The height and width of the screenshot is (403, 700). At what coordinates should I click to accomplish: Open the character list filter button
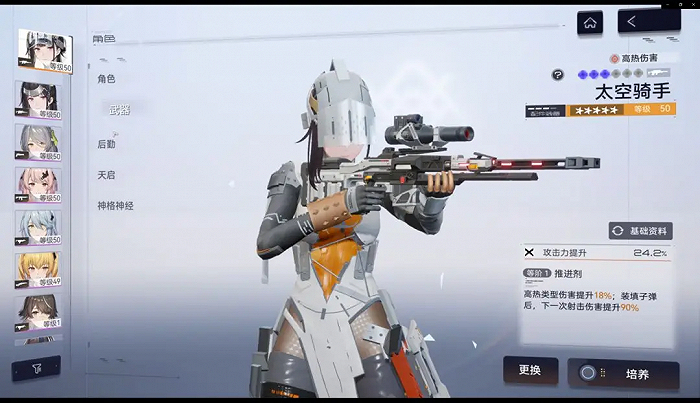coord(35,368)
